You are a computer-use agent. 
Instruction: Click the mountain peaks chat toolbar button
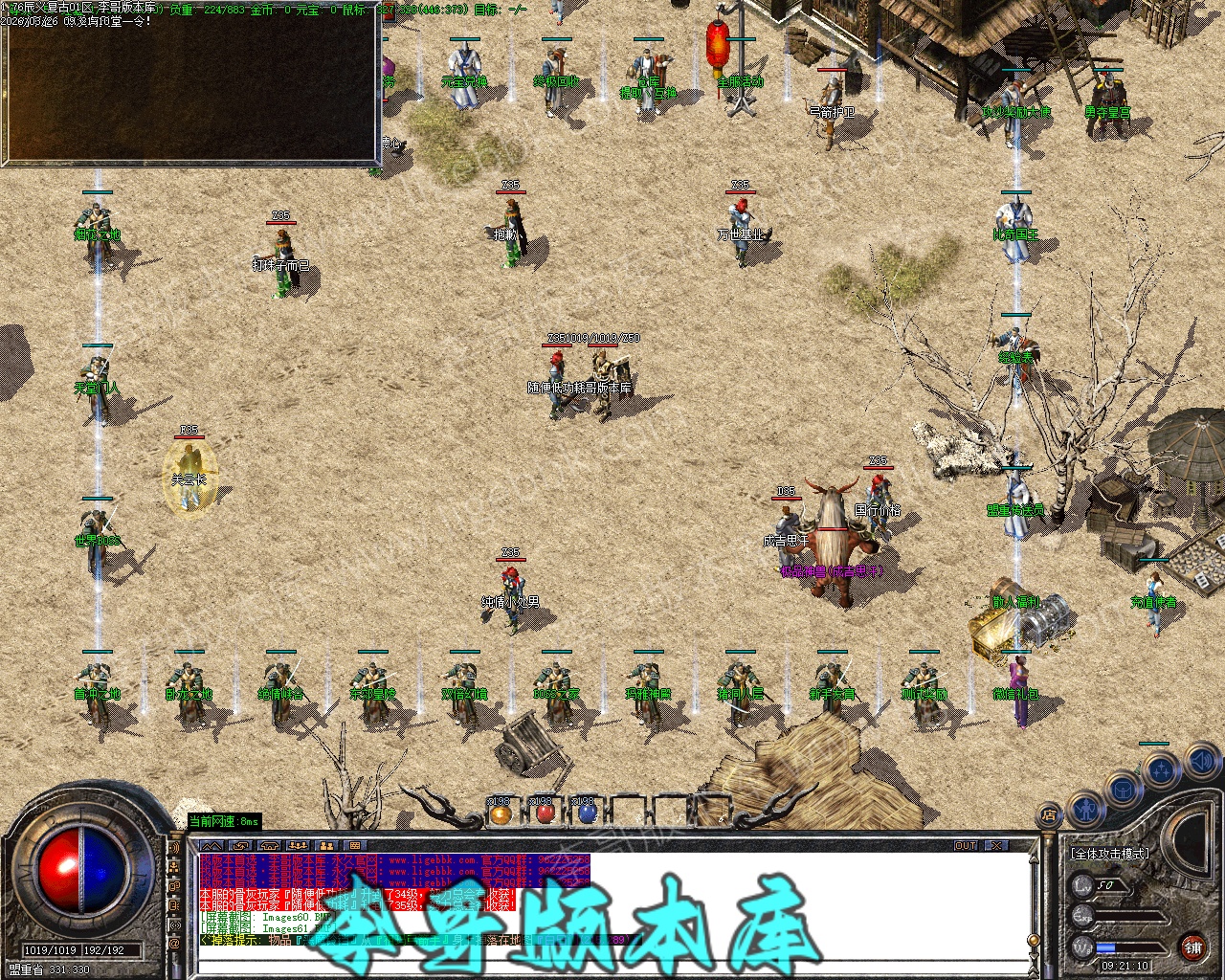point(211,846)
